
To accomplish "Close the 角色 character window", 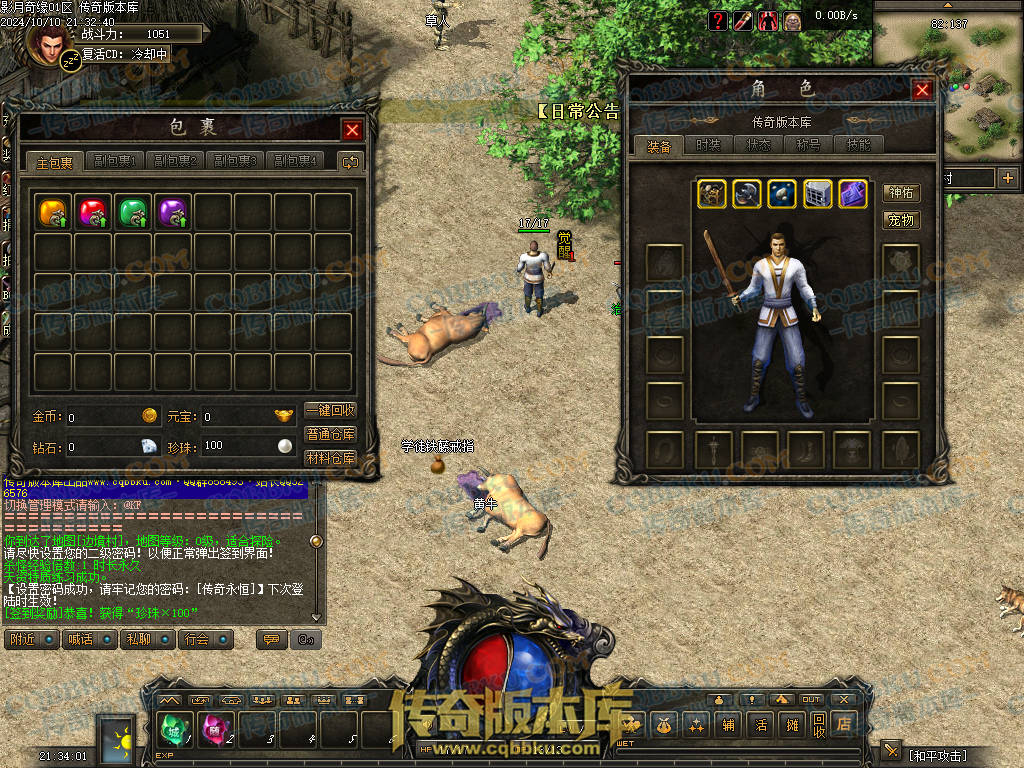I will (922, 90).
